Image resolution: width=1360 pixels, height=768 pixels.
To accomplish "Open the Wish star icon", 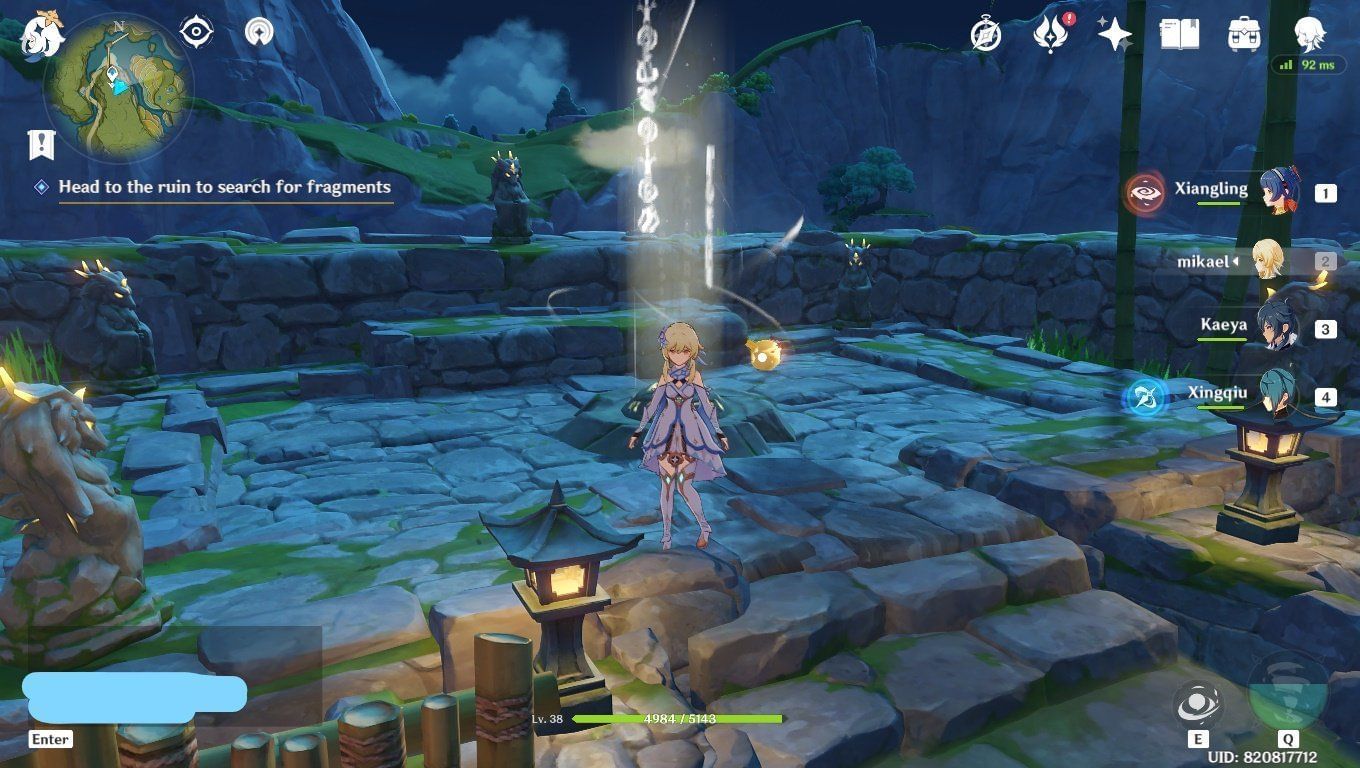I will click(x=1113, y=33).
